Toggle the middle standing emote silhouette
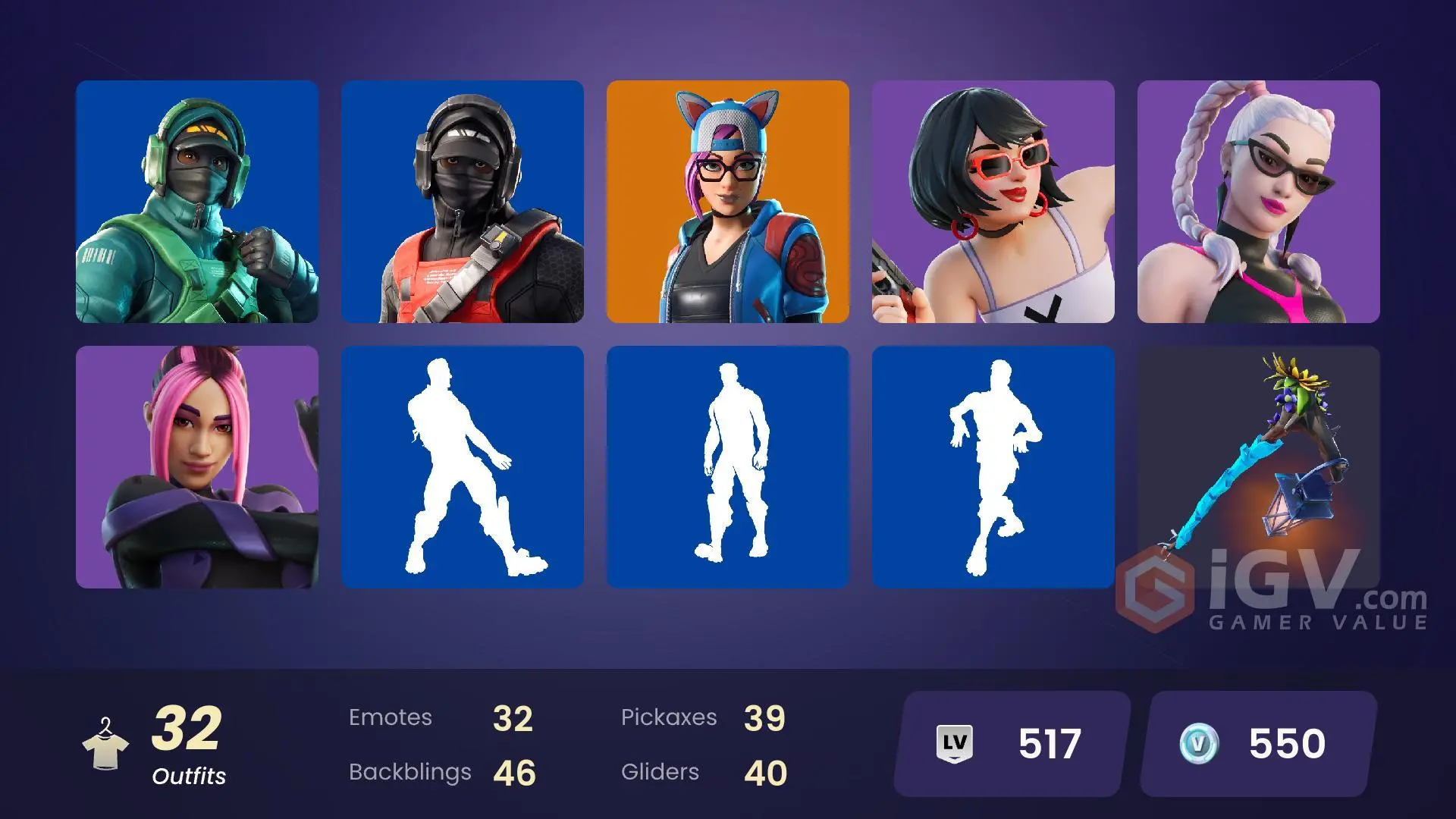The width and height of the screenshot is (1456, 819). (728, 466)
